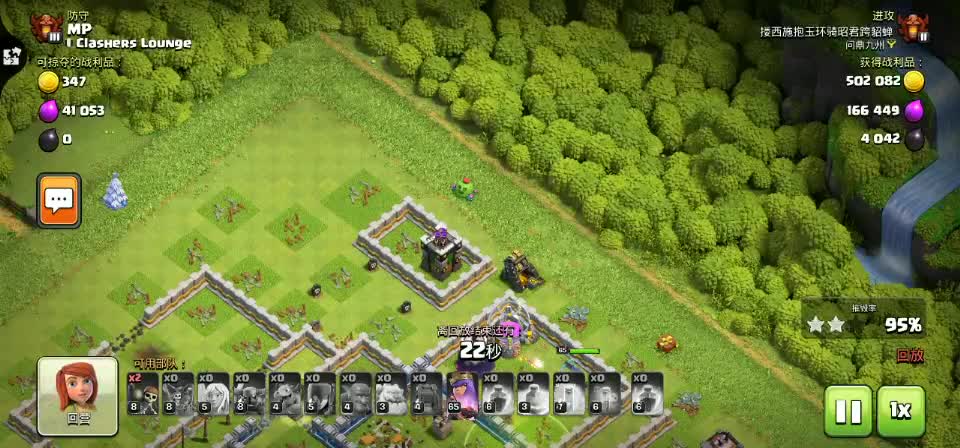Open the orange chat bubble button
Image resolution: width=960 pixels, height=448 pixels.
[x=59, y=200]
